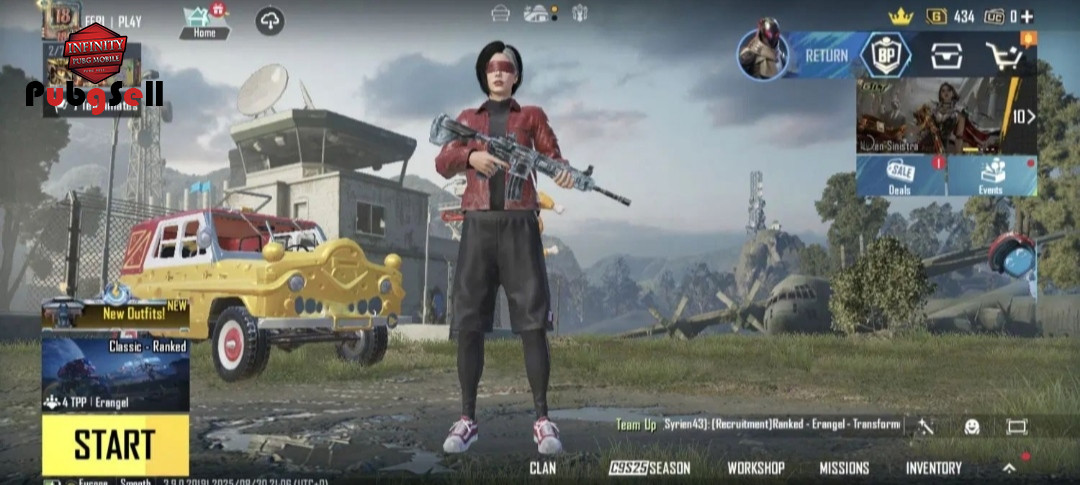This screenshot has height=485, width=1080.
Task: Open the C9S25 SEASON menu
Action: pos(650,468)
